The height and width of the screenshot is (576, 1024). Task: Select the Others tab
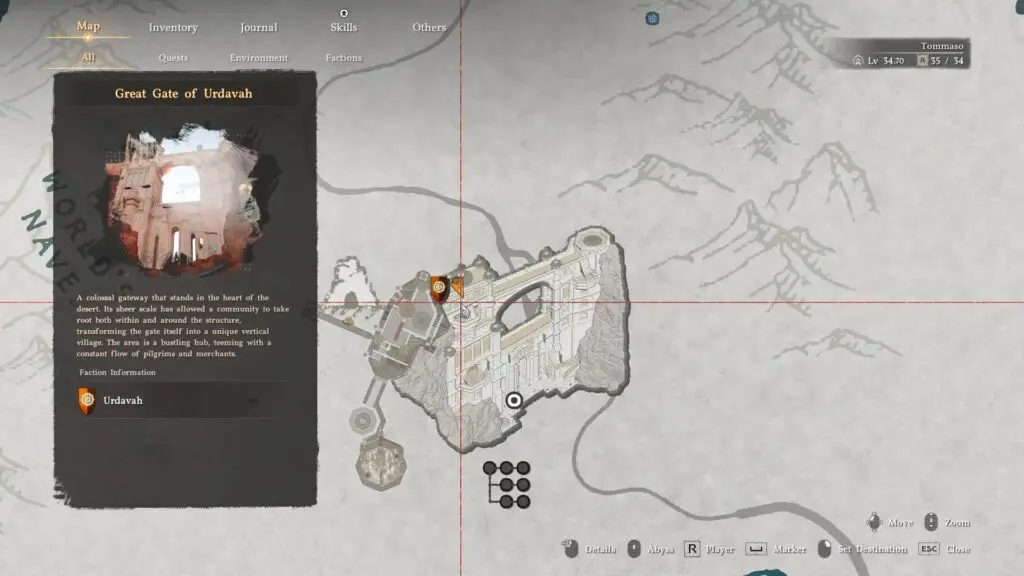(x=429, y=27)
